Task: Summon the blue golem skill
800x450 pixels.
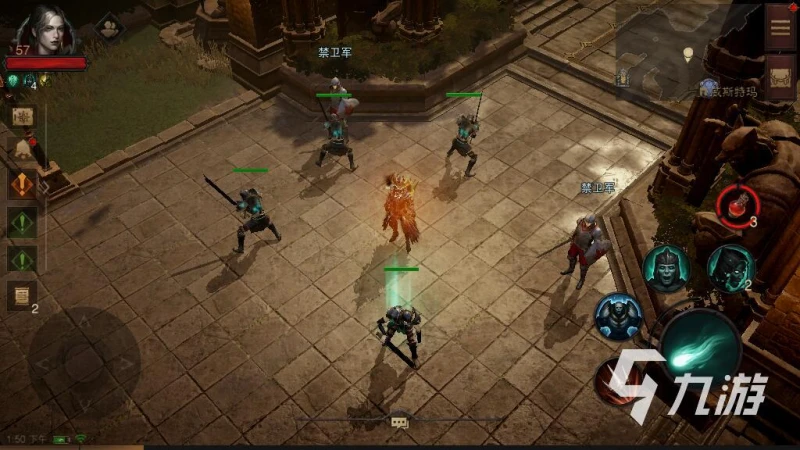Action: (x=617, y=316)
